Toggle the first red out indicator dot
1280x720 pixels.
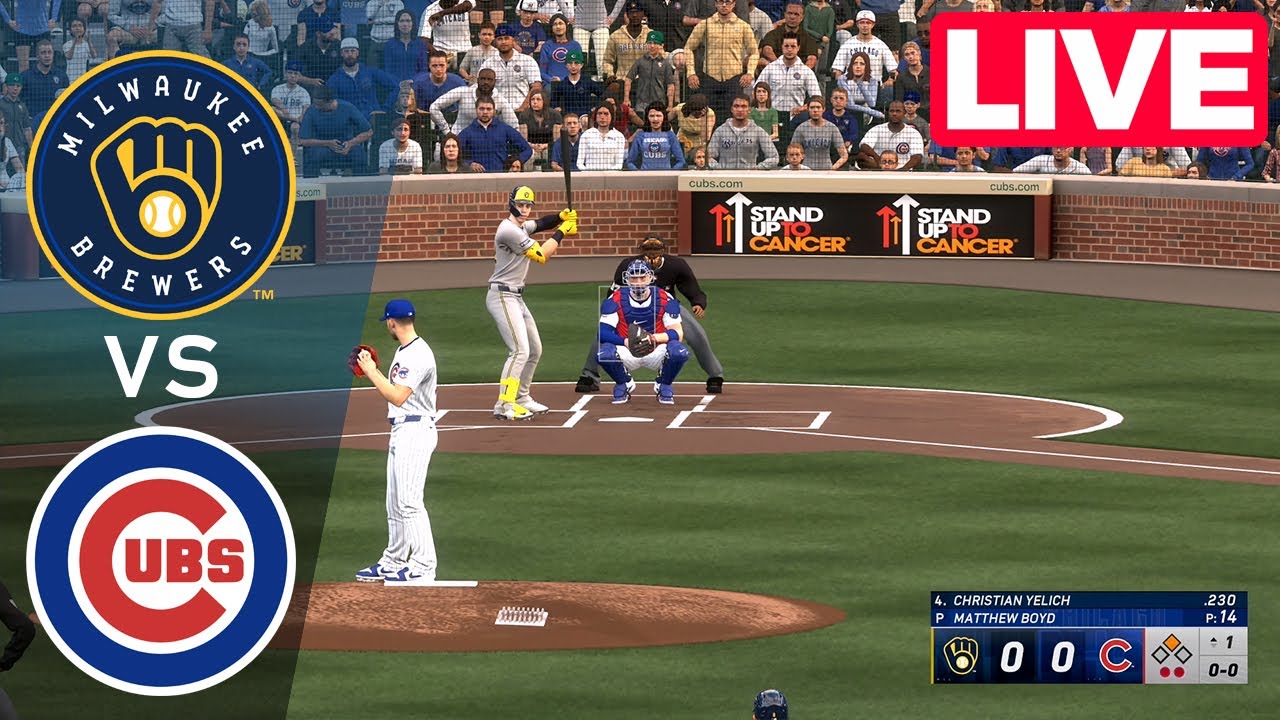click(1165, 670)
